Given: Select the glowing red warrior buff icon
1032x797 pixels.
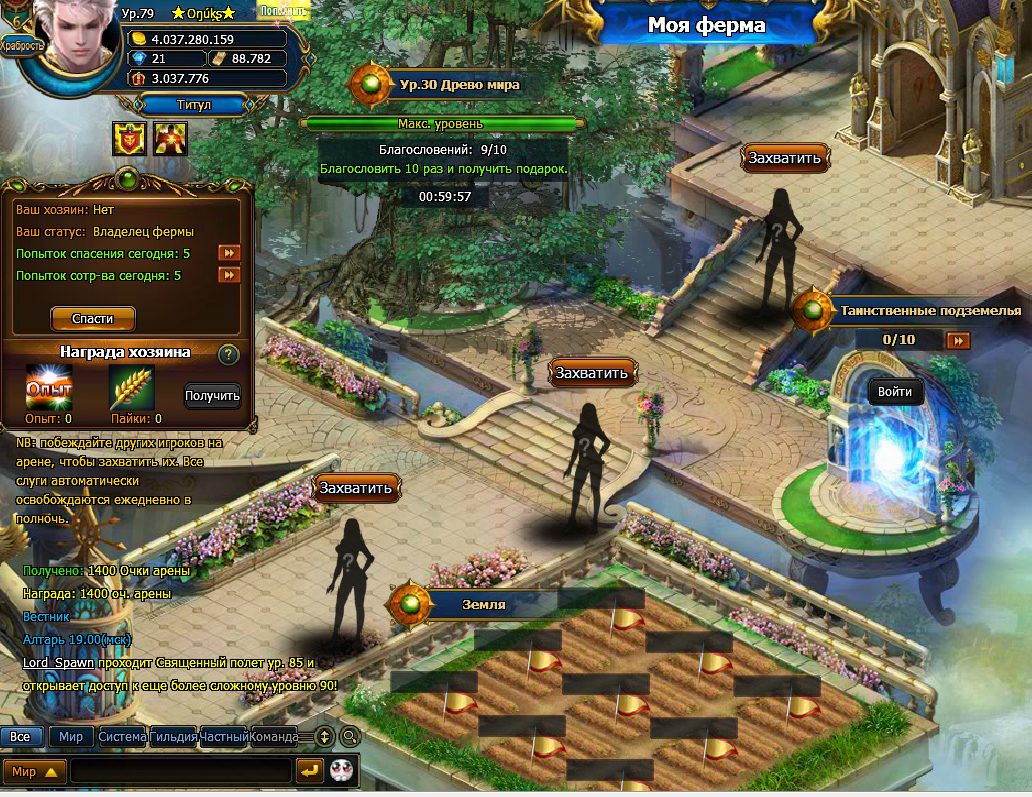Looking at the screenshot, I should (x=171, y=139).
